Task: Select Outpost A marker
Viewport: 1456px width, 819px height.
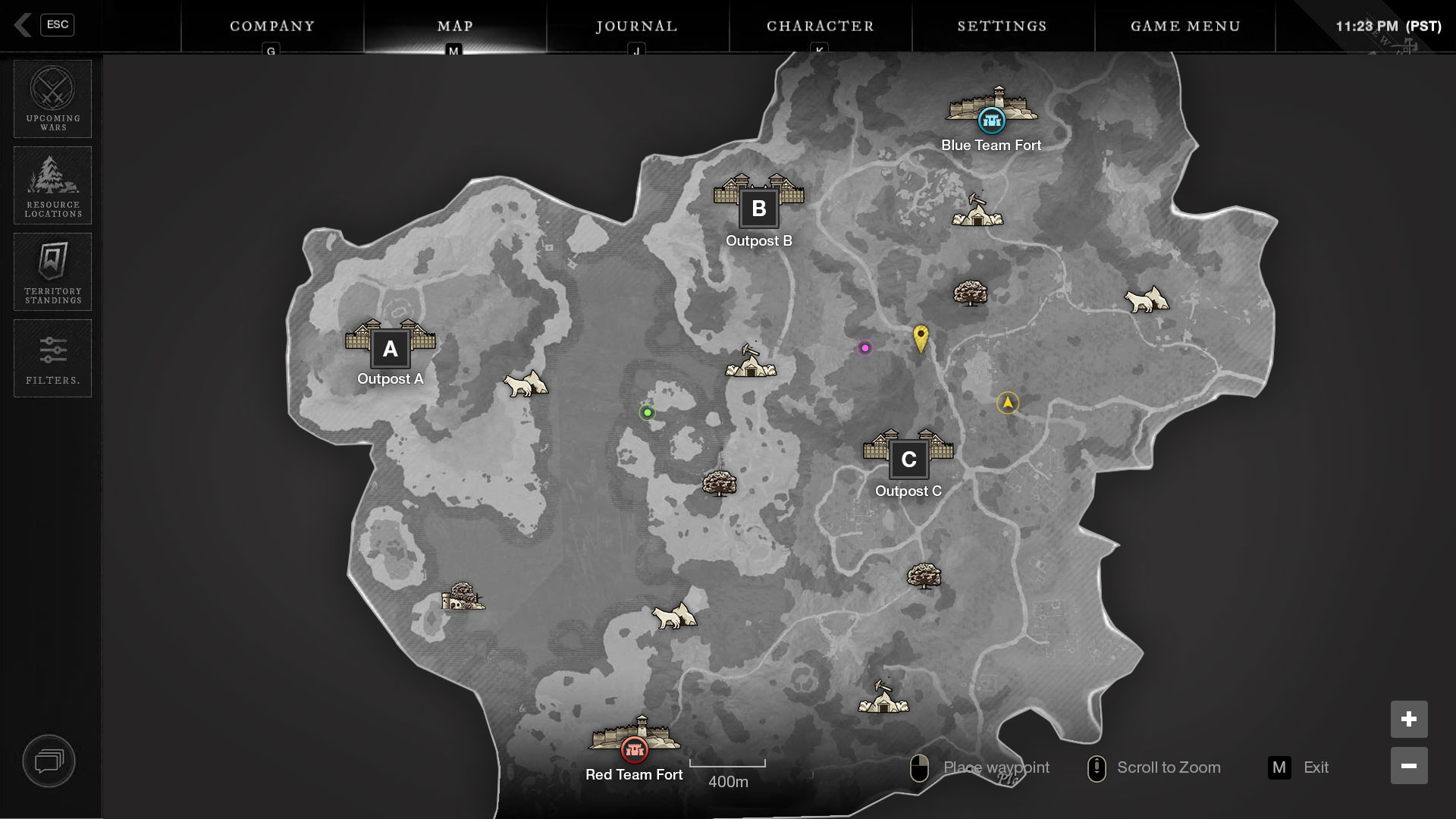Action: tap(391, 349)
